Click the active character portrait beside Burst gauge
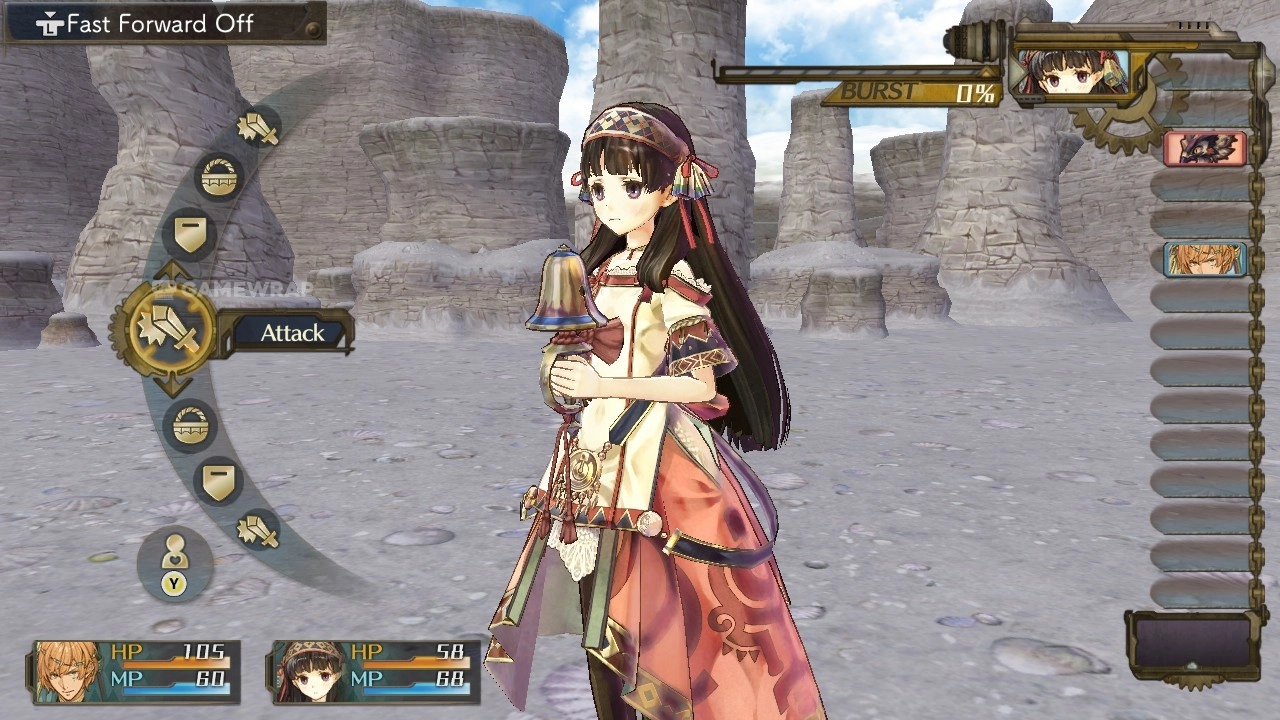 [1069, 72]
